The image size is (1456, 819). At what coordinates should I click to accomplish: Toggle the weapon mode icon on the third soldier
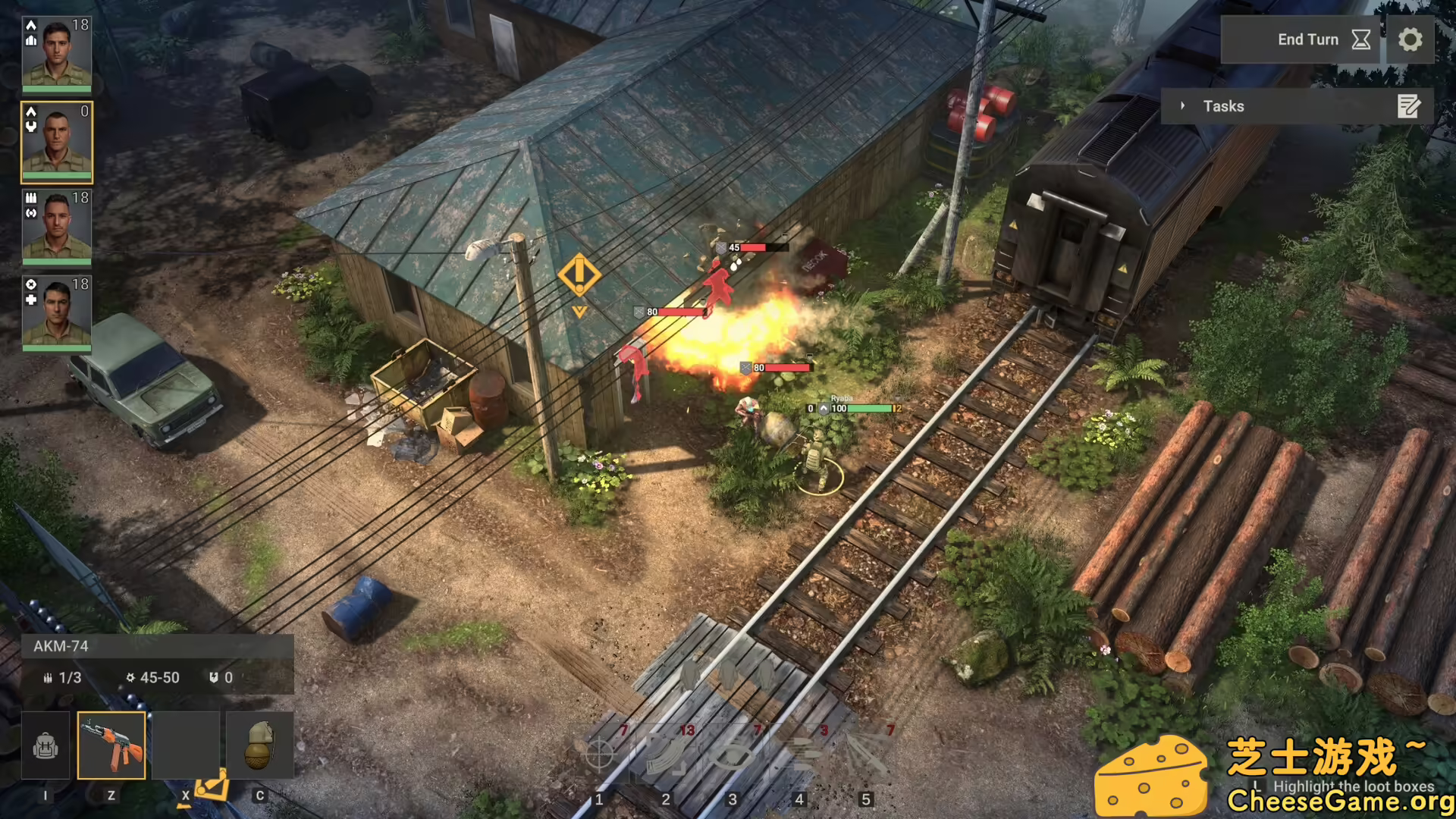tap(30, 199)
